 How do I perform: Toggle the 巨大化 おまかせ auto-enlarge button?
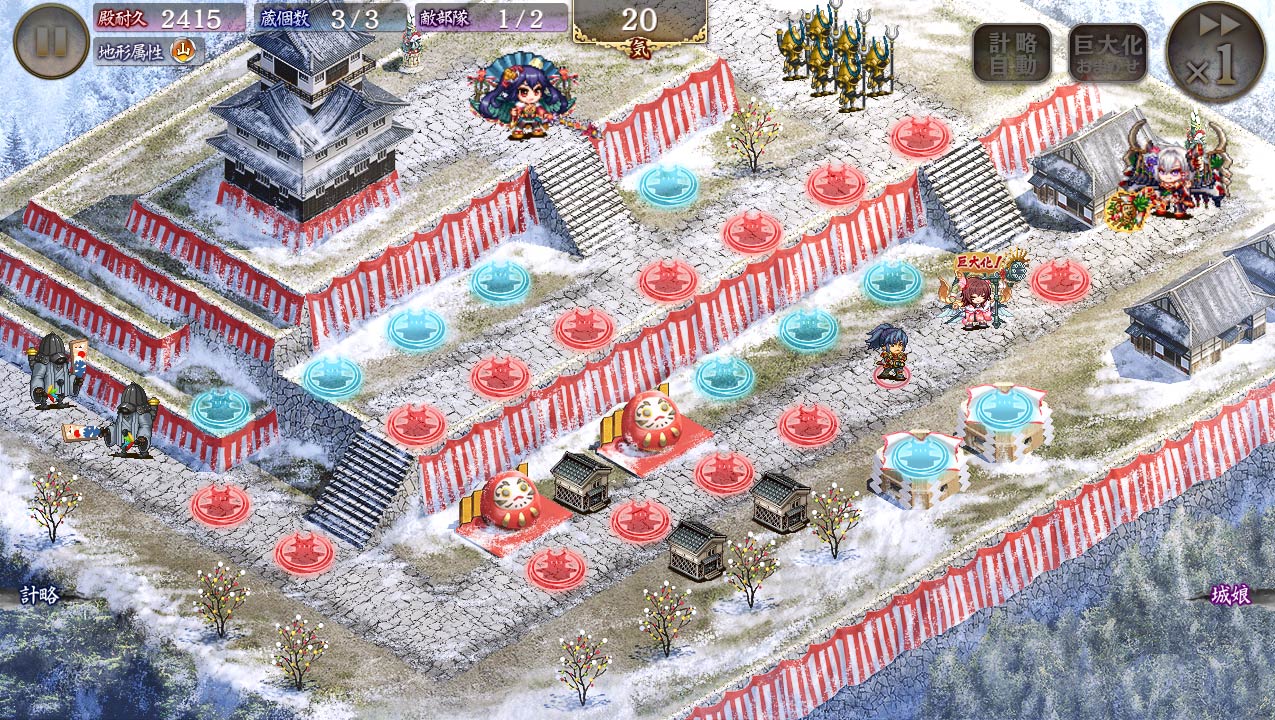[1107, 53]
